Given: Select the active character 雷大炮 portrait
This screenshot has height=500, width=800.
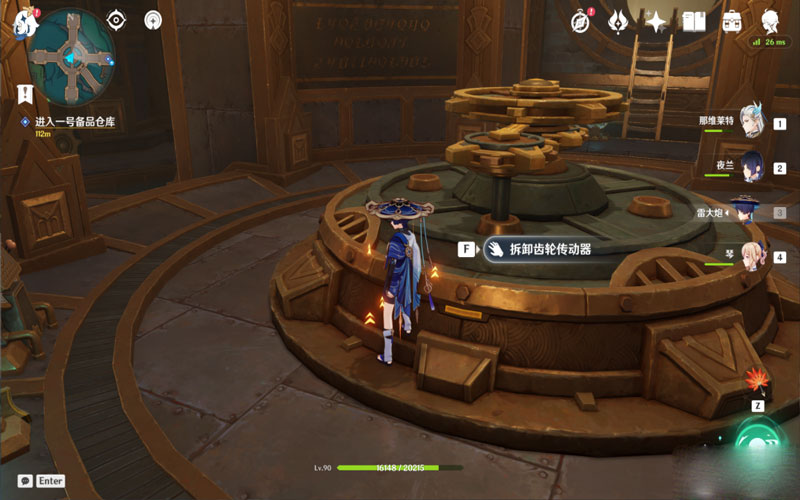Looking at the screenshot, I should coord(745,212).
